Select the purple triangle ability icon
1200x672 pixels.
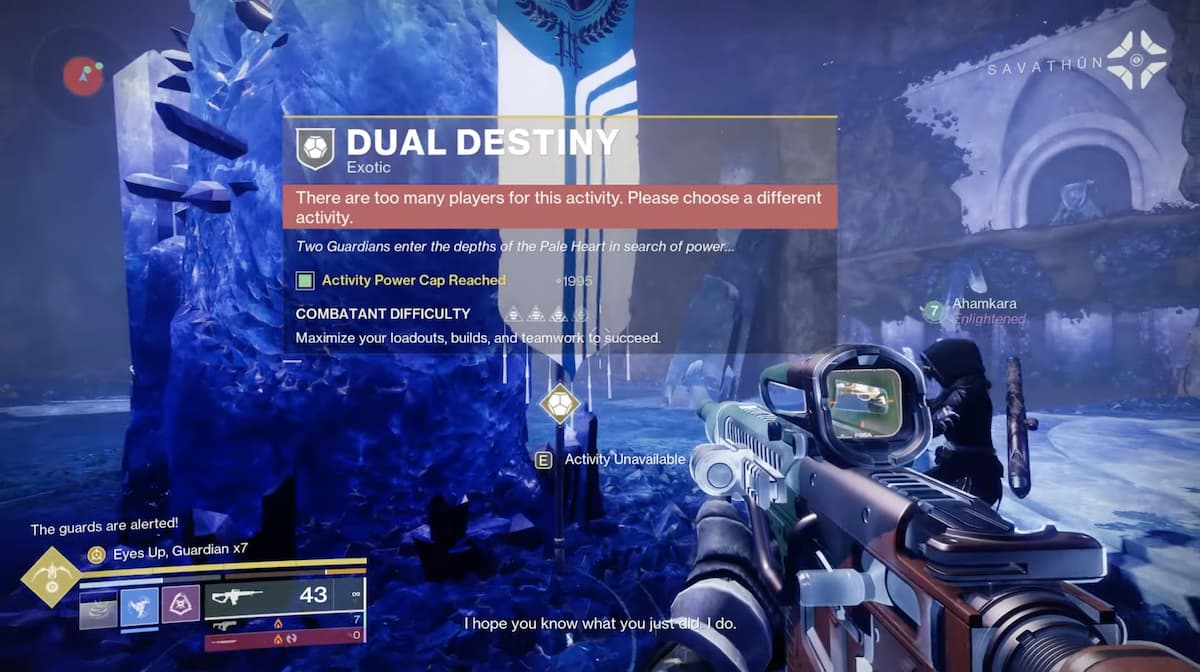tap(181, 605)
